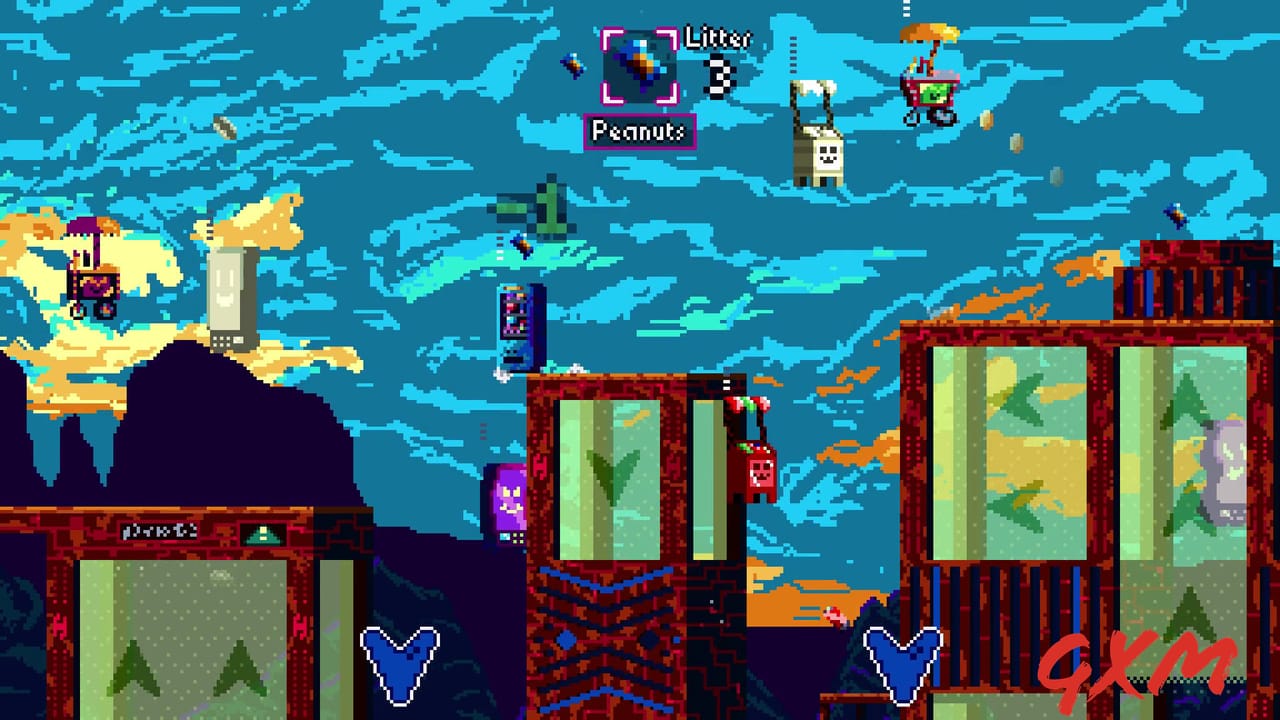1280x720 pixels.
Task: Select the Peanuts name label
Action: pos(639,131)
